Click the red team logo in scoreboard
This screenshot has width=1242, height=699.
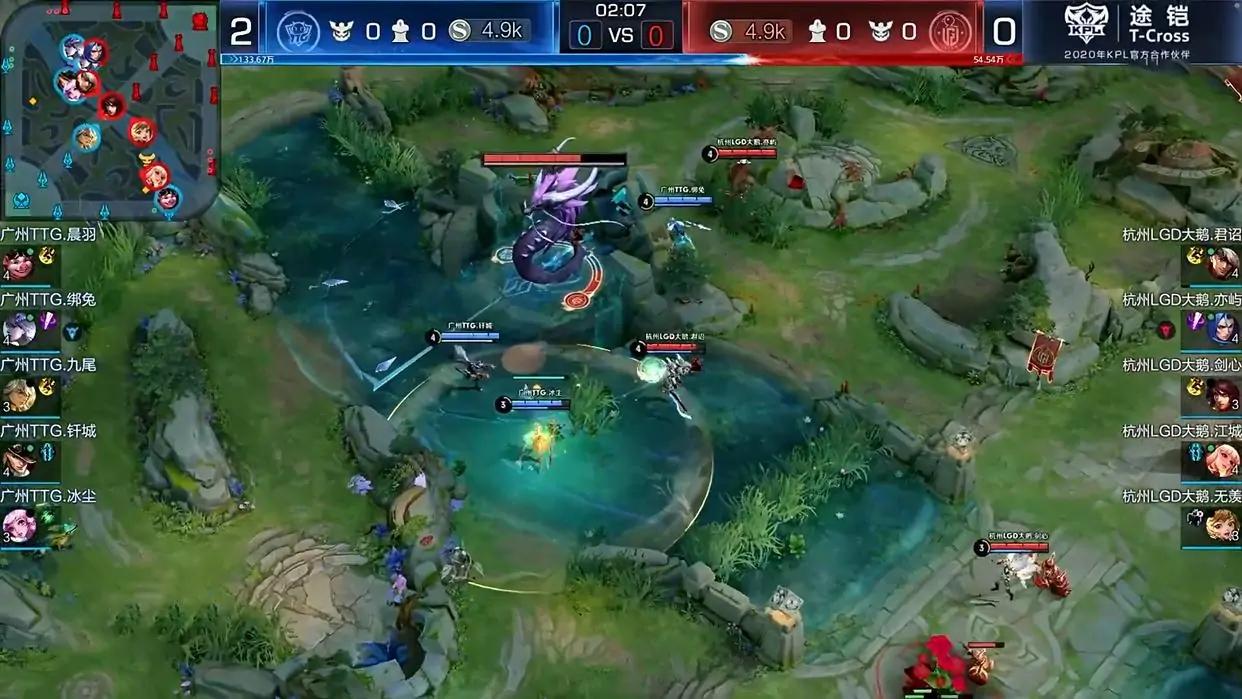(949, 31)
